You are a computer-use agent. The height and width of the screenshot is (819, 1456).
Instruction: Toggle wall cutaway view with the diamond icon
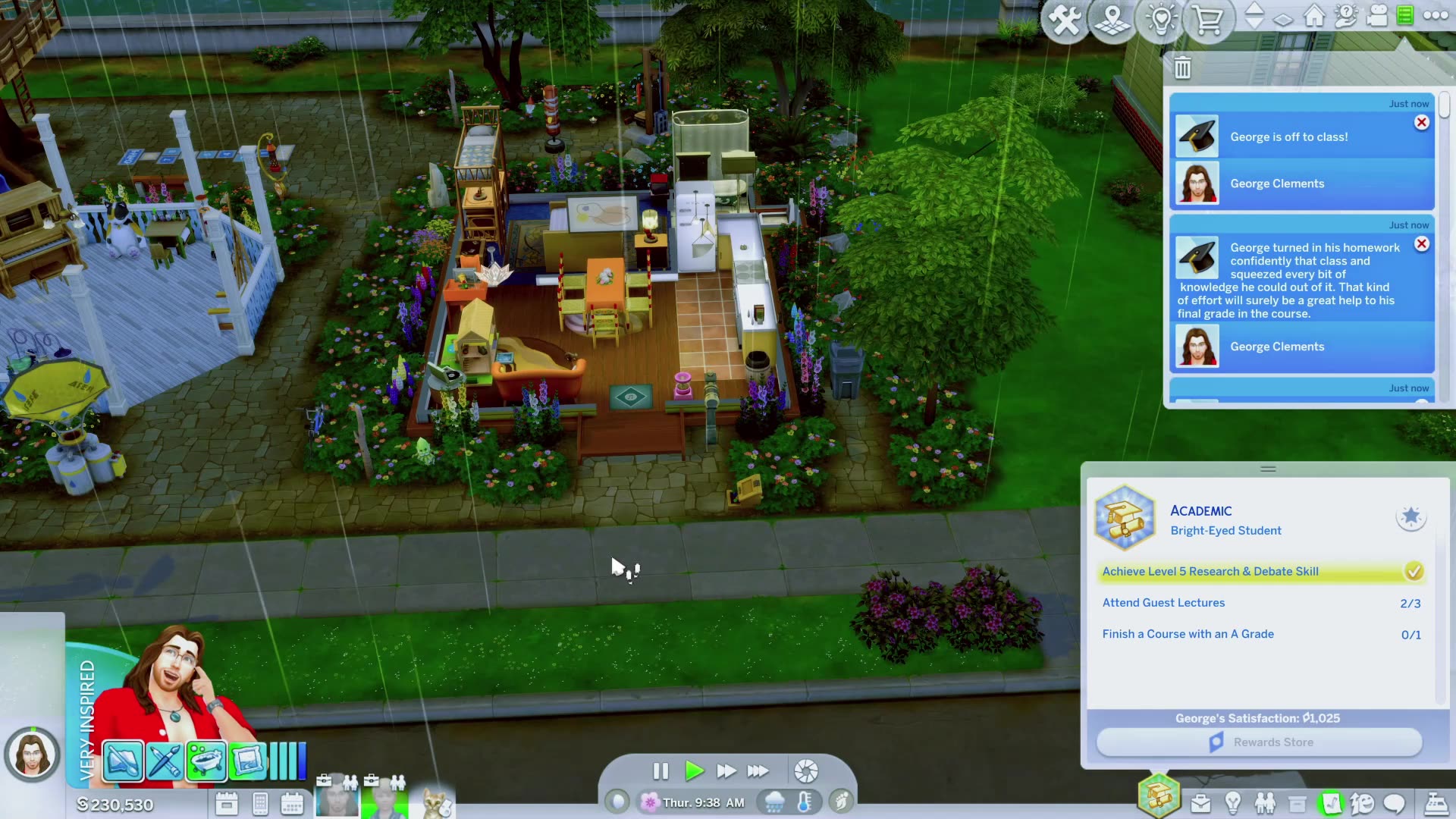click(1283, 20)
